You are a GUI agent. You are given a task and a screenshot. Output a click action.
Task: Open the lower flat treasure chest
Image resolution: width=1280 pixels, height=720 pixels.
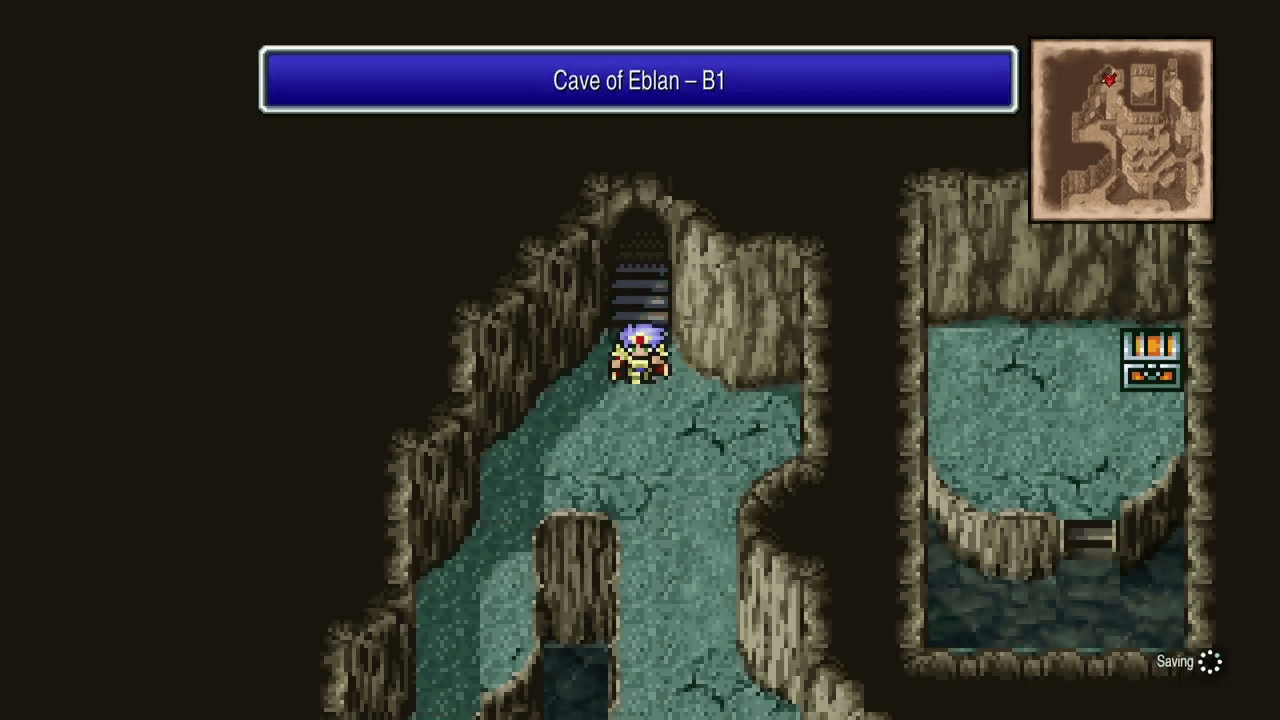[1150, 378]
